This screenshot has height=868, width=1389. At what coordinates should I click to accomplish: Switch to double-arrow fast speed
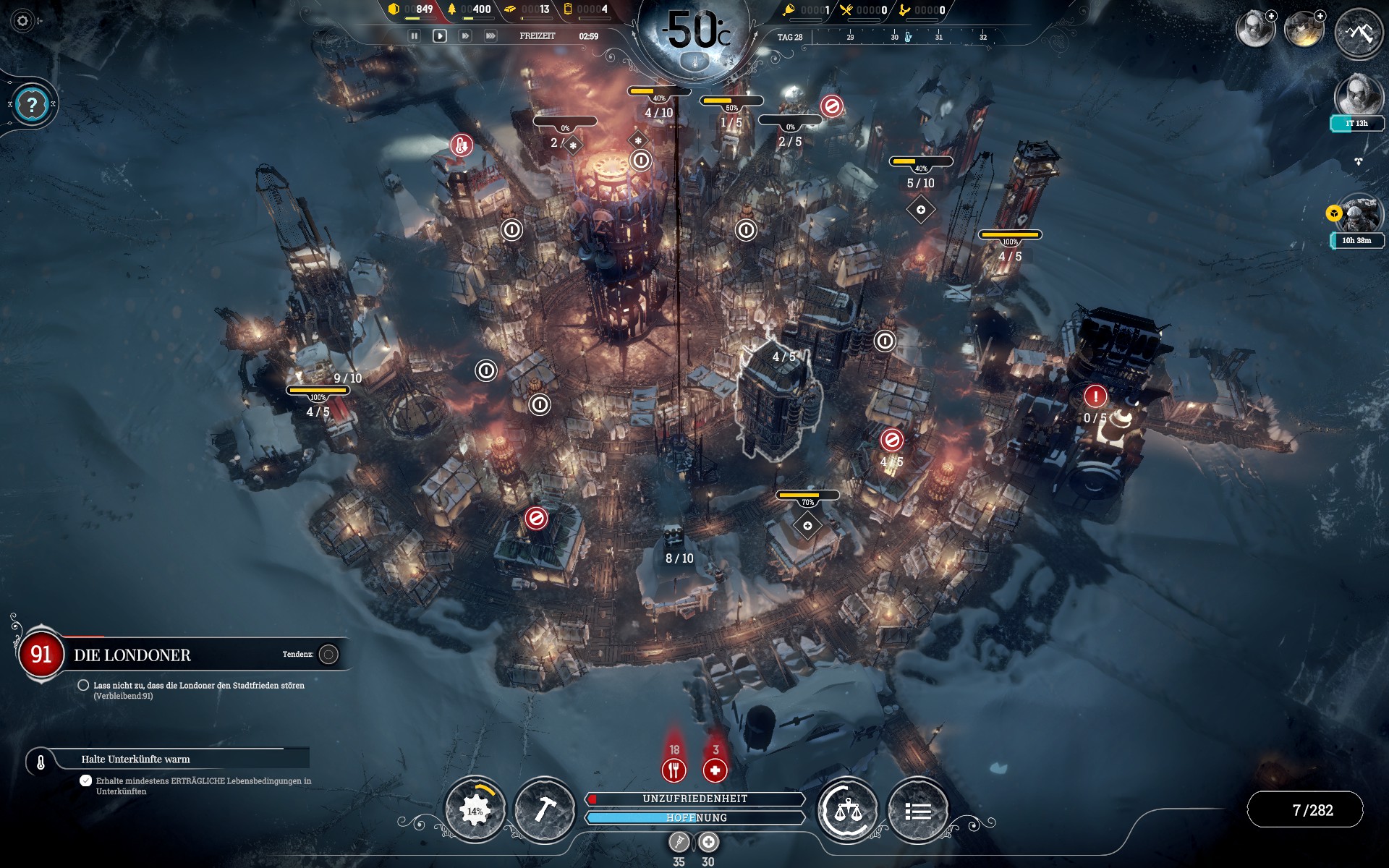[465, 35]
